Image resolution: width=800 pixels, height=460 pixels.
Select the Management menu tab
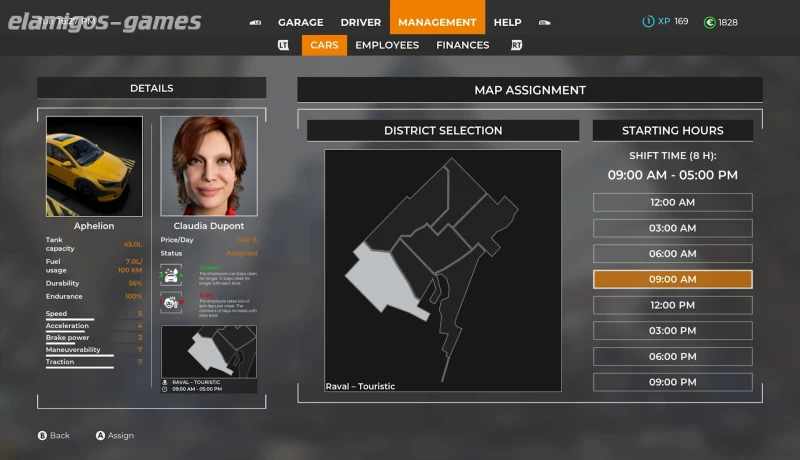click(437, 22)
